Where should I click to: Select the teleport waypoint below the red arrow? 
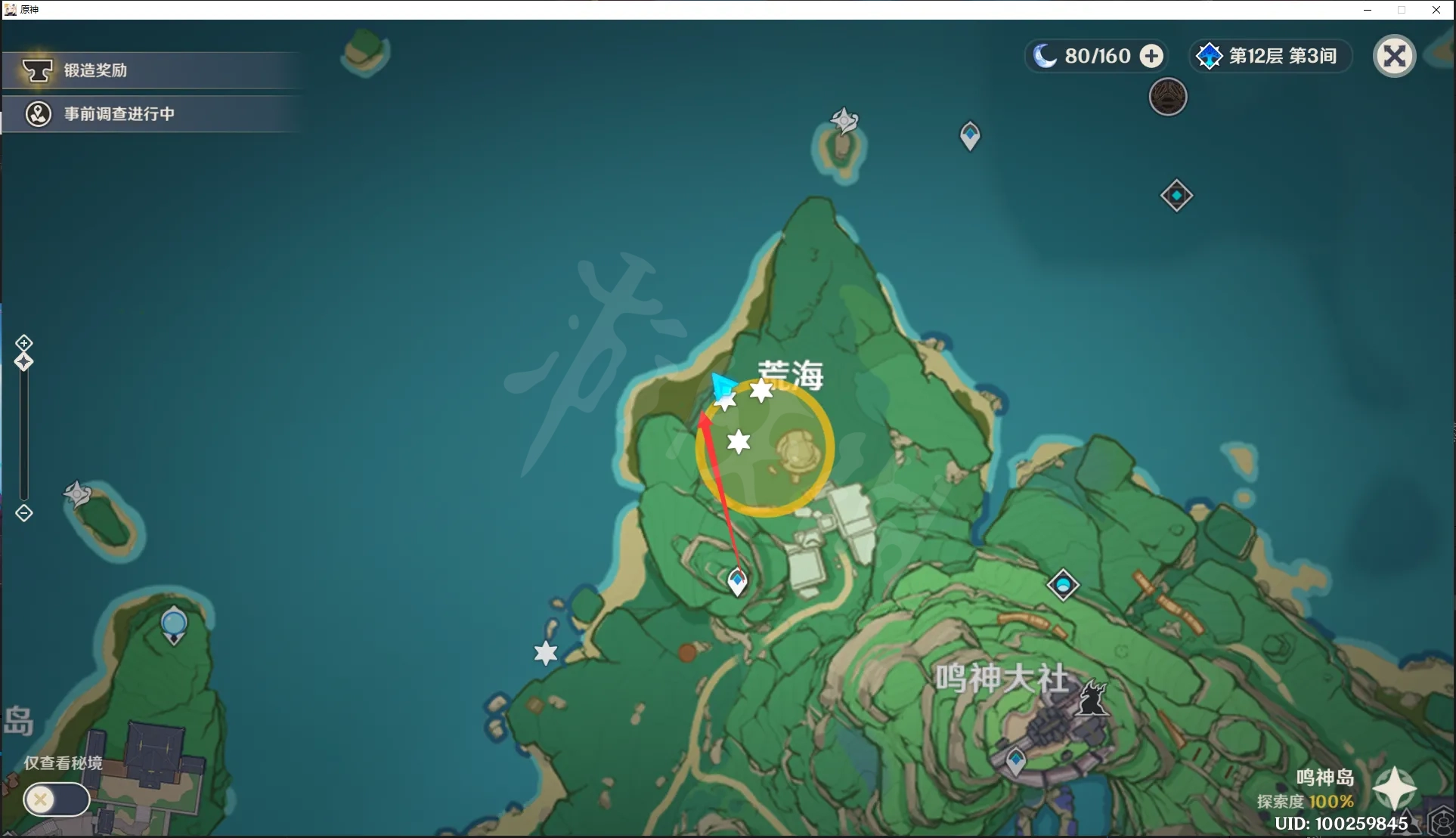coord(737,581)
